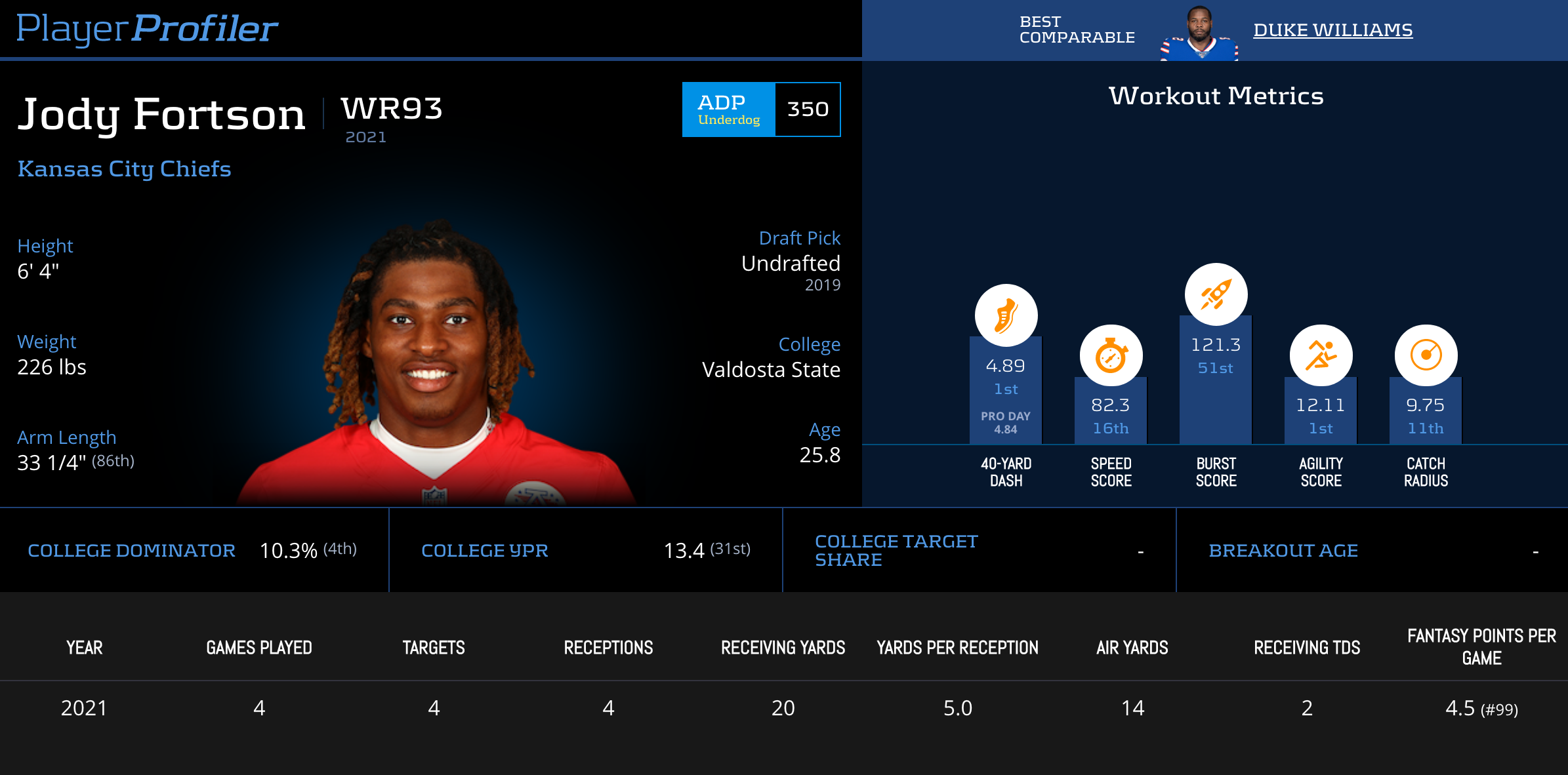This screenshot has width=1568, height=775.
Task: Click Duke Williams' headshot thumbnail
Action: tap(1199, 33)
